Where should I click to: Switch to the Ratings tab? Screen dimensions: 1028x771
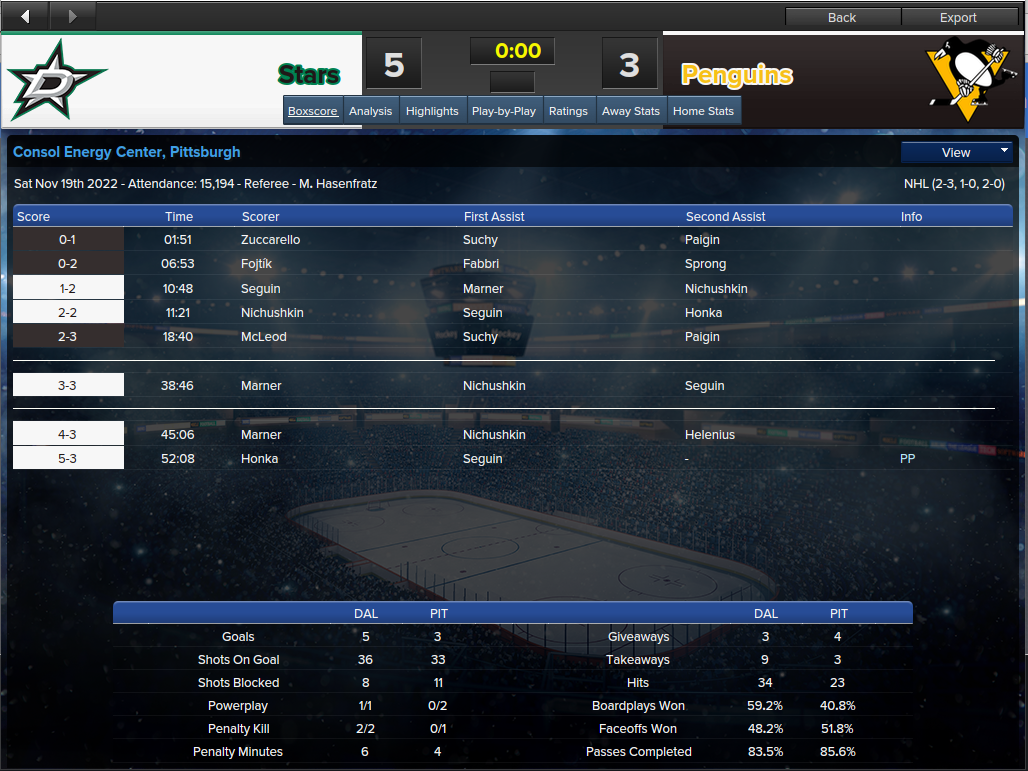coord(568,111)
